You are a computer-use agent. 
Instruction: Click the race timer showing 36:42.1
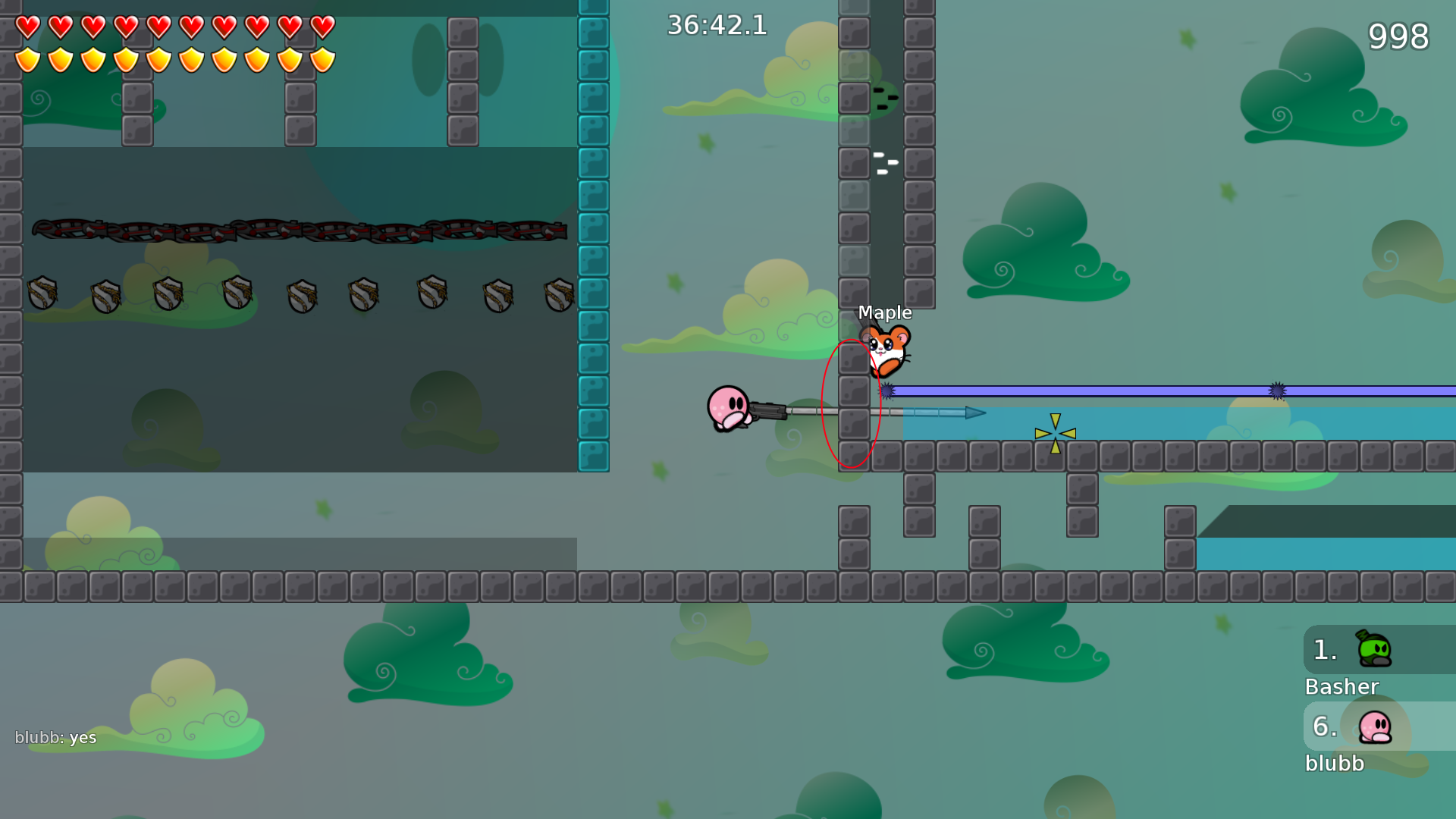coord(716,25)
